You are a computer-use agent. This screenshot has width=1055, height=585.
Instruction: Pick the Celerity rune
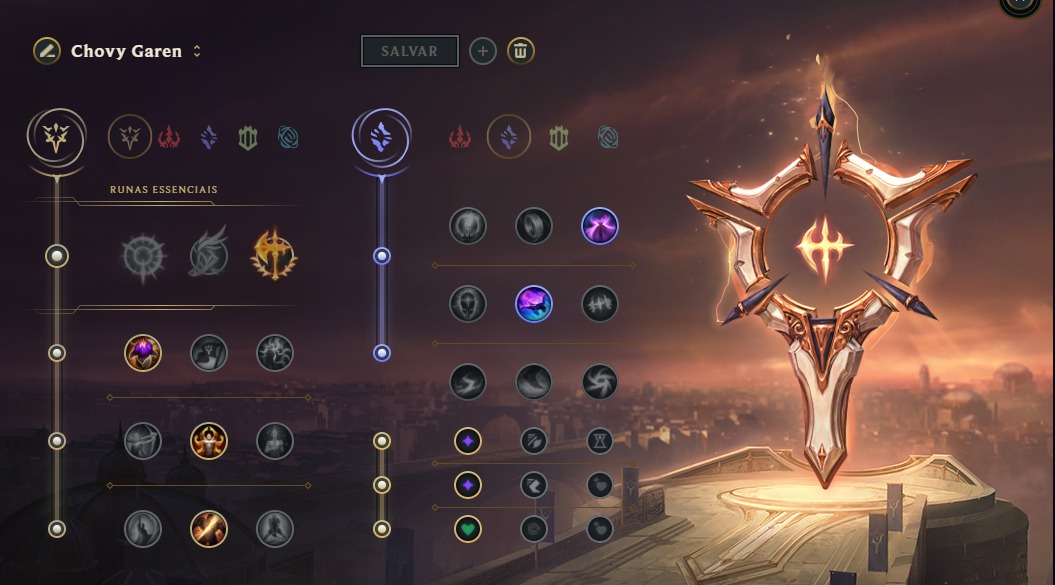(534, 304)
